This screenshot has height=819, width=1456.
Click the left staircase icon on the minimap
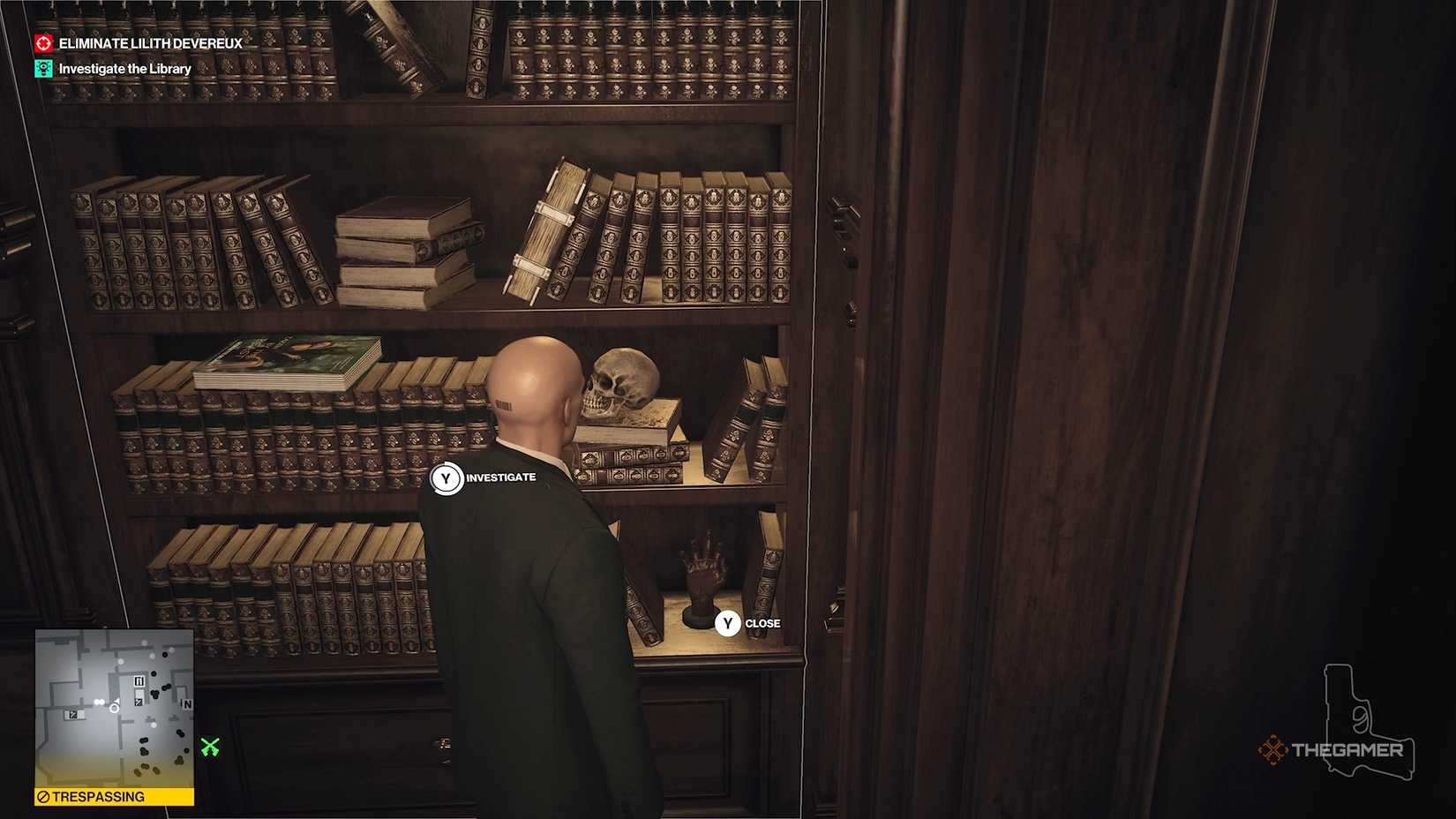click(73, 715)
